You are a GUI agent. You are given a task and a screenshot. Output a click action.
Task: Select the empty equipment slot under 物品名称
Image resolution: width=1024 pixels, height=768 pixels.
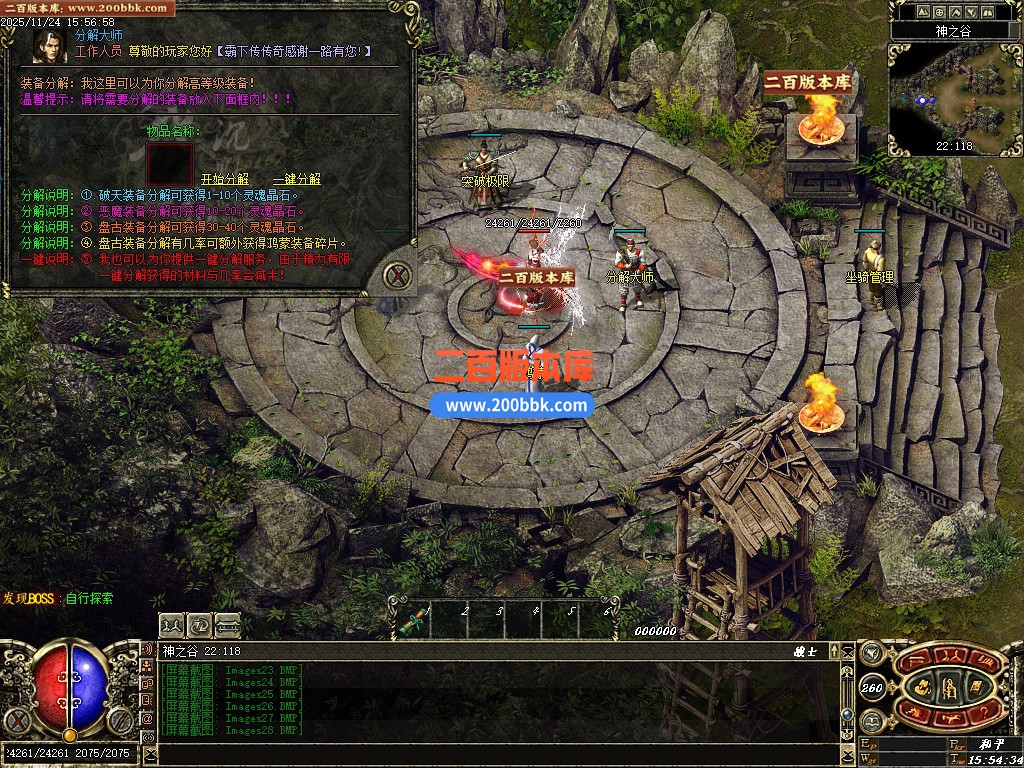click(169, 163)
